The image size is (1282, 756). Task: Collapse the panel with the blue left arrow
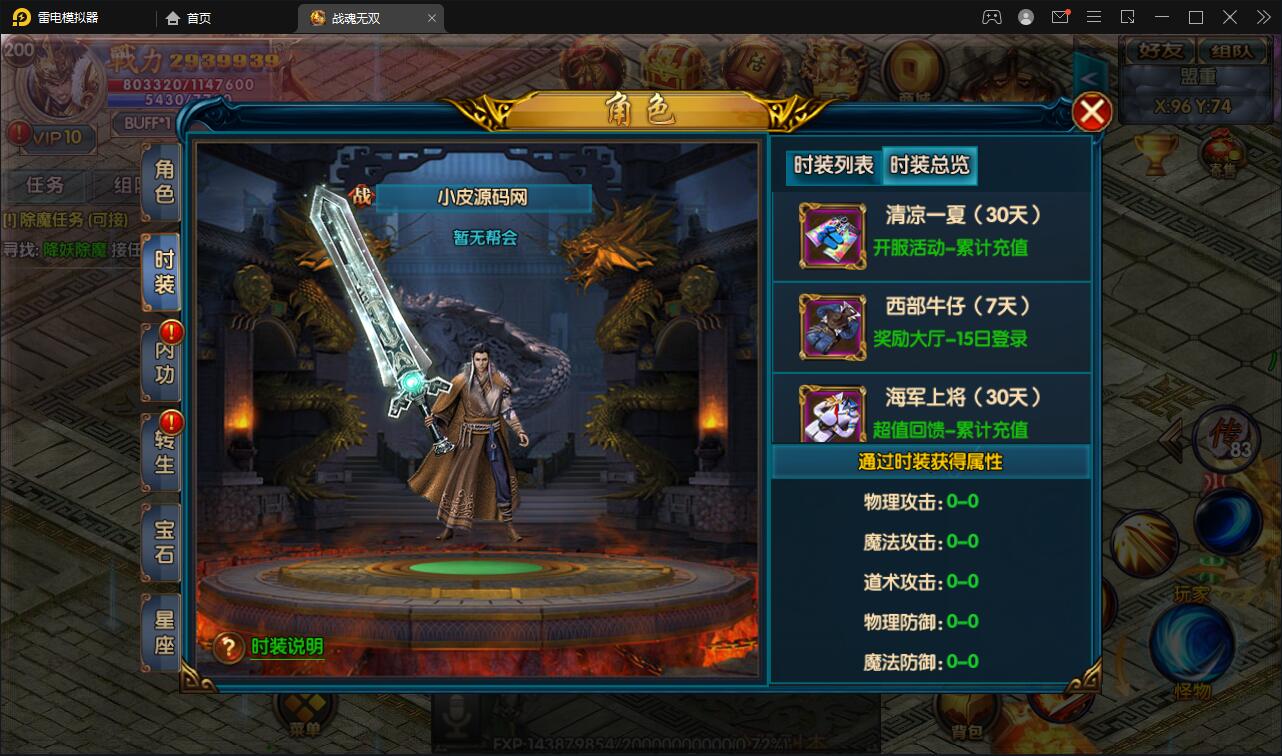tap(1088, 77)
